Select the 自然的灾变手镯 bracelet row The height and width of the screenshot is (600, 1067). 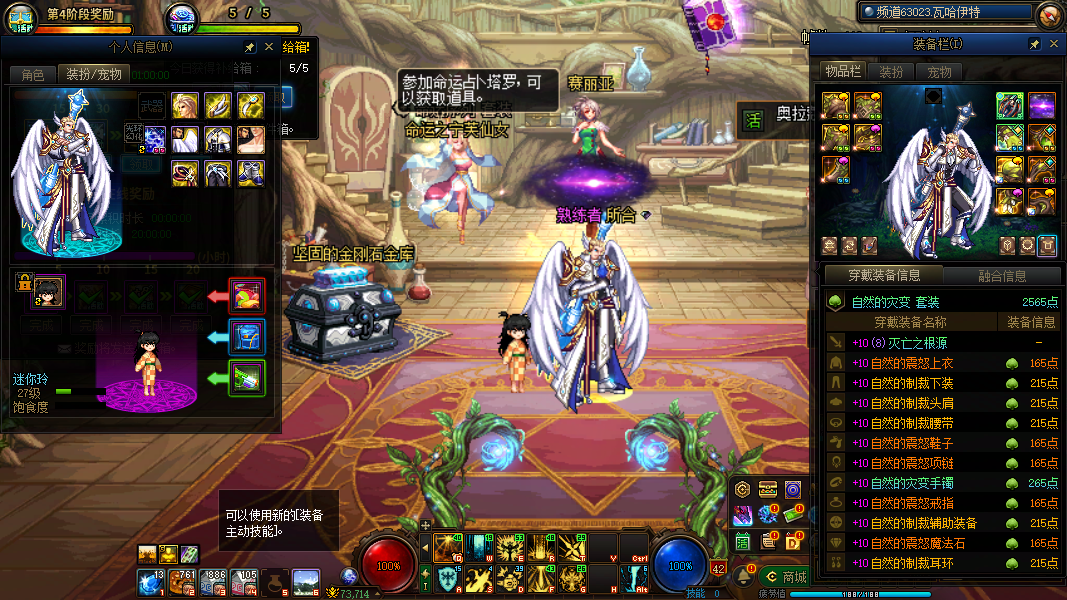pyautogui.click(x=912, y=483)
